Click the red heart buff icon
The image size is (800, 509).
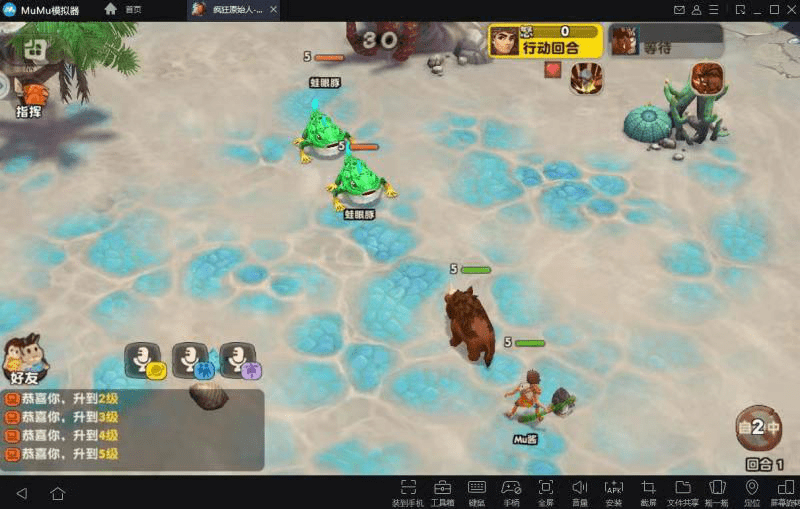point(552,70)
